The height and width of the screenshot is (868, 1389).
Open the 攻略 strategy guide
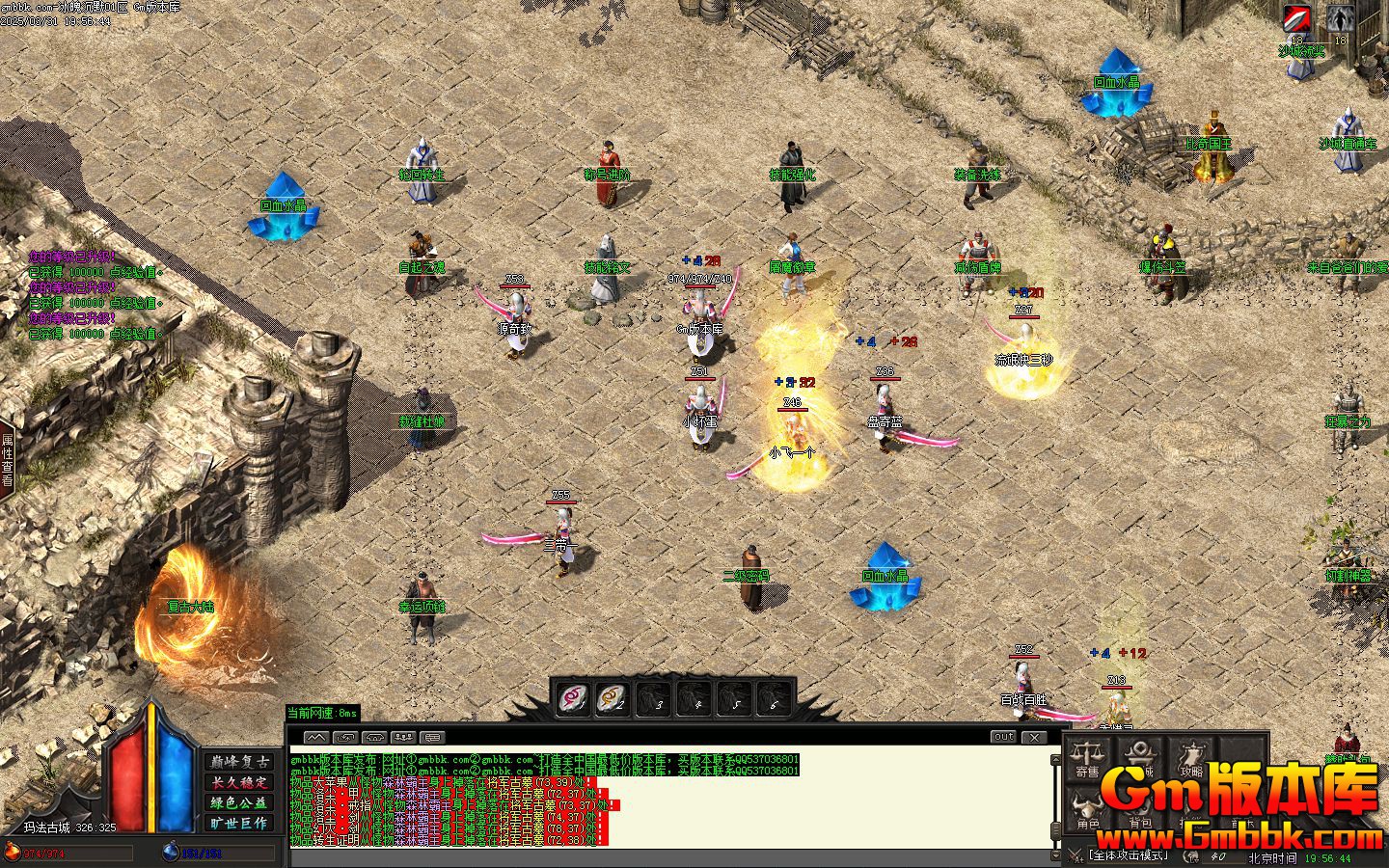click(1191, 759)
